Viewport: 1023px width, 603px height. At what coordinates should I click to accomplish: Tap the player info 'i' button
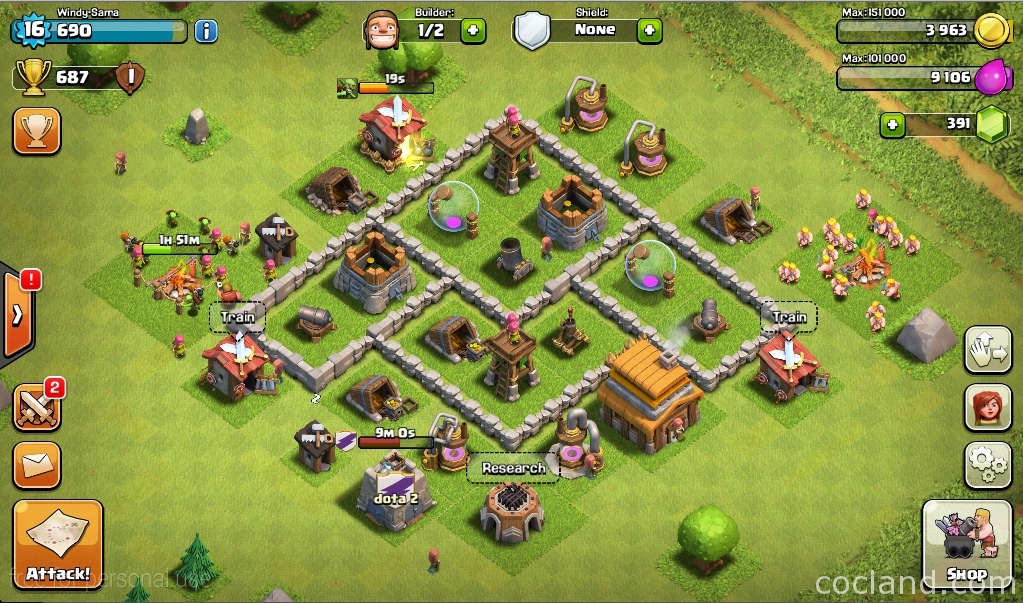tap(206, 31)
